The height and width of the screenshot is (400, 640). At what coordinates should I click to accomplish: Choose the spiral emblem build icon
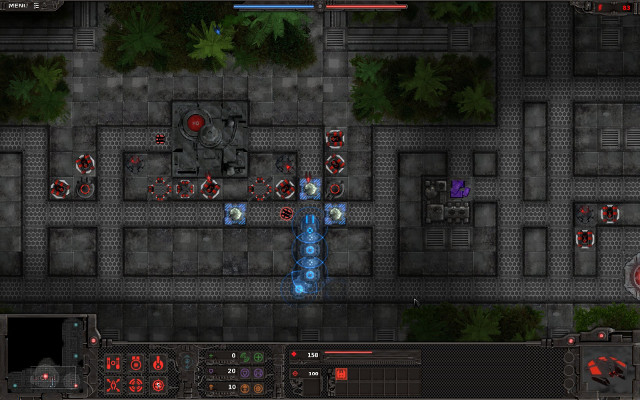pyautogui.click(x=159, y=385)
